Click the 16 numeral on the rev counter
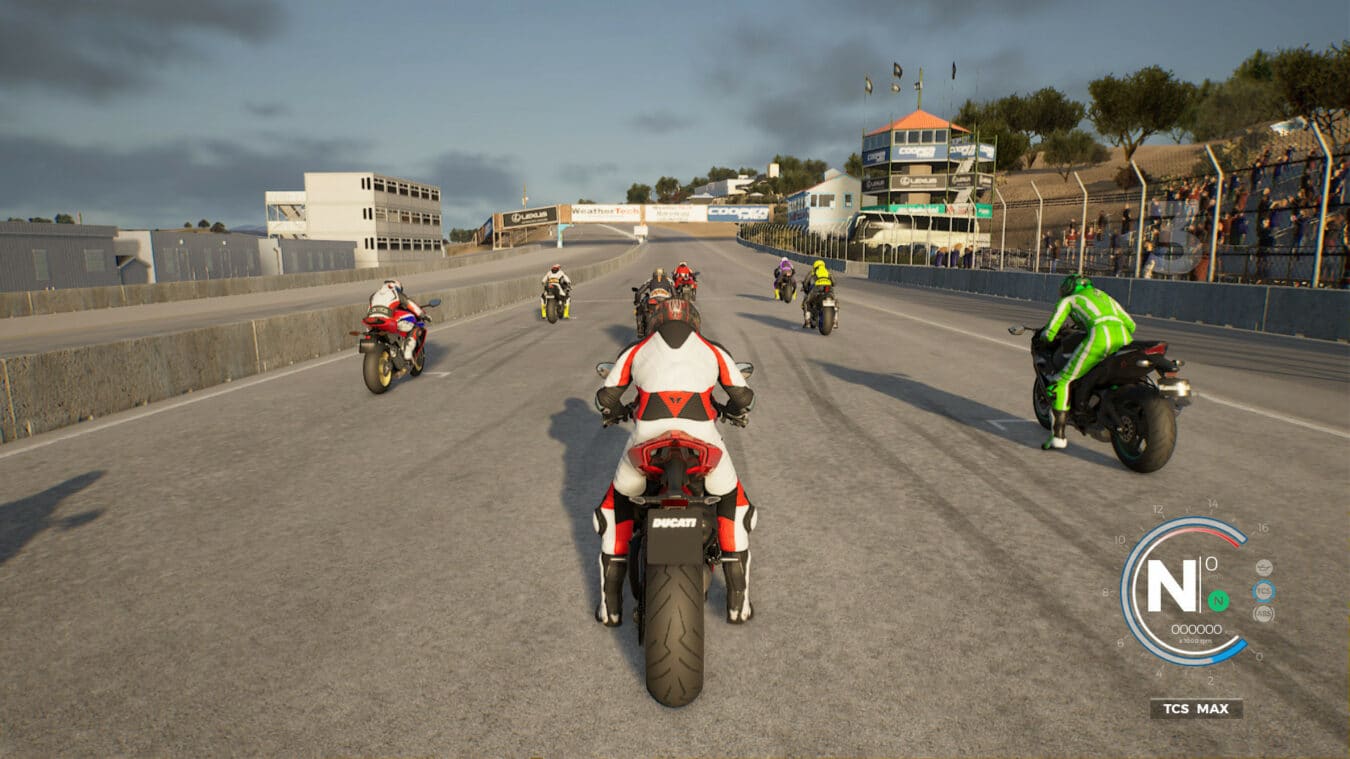Image resolution: width=1350 pixels, height=759 pixels. pos(1262,527)
